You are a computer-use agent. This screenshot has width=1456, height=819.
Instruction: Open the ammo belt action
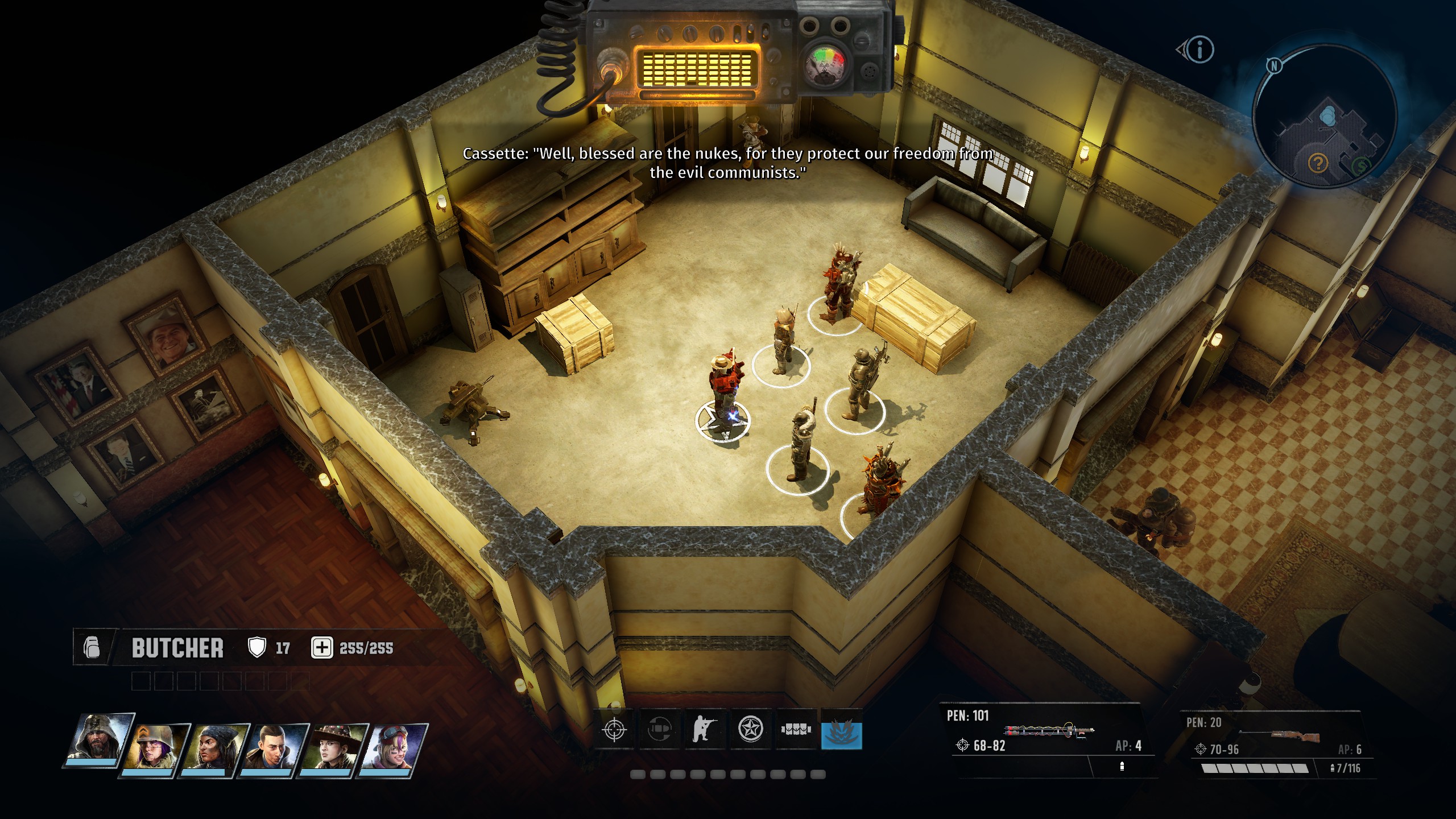(796, 730)
